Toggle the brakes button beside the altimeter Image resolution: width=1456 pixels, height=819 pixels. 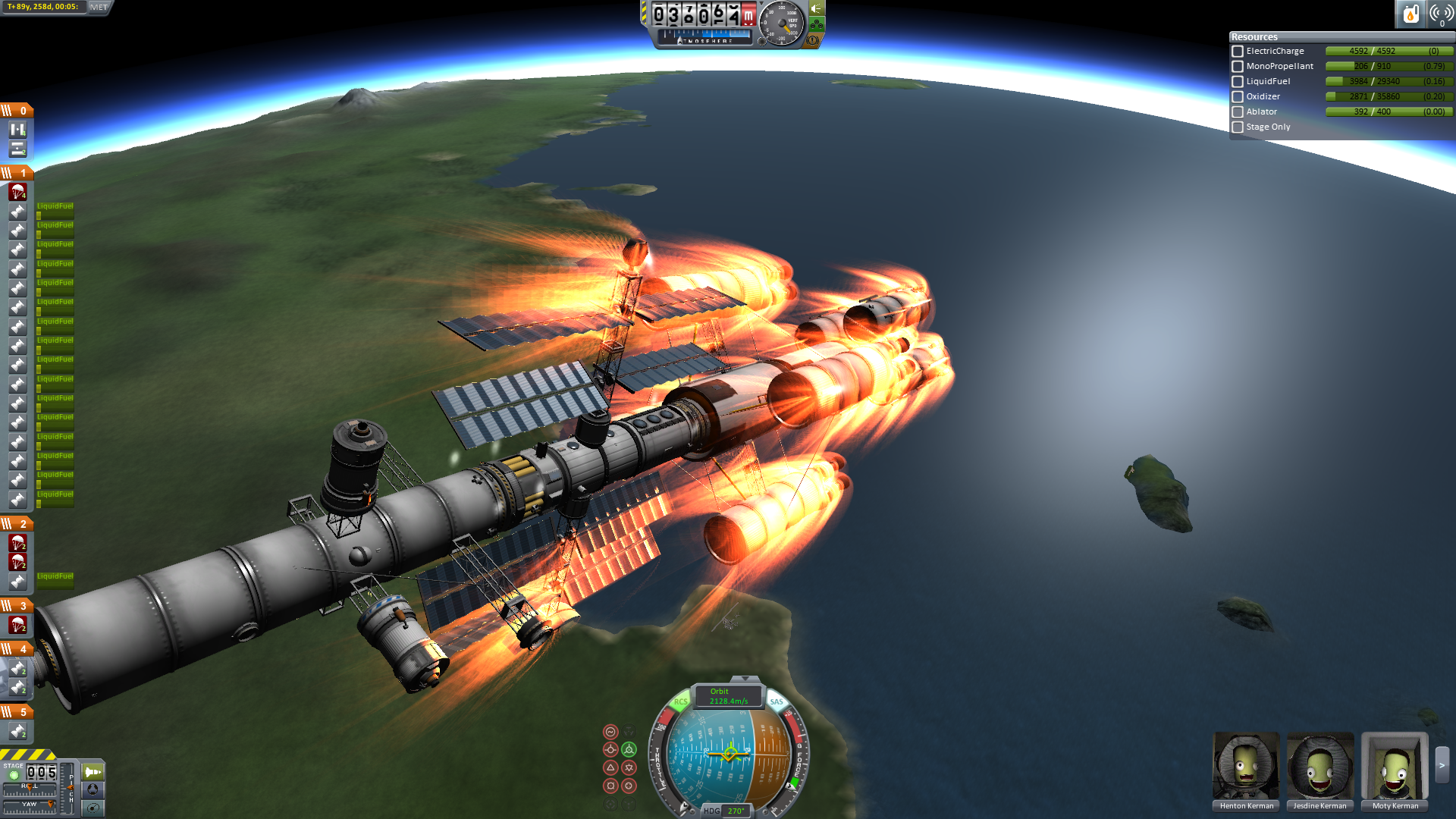(812, 39)
